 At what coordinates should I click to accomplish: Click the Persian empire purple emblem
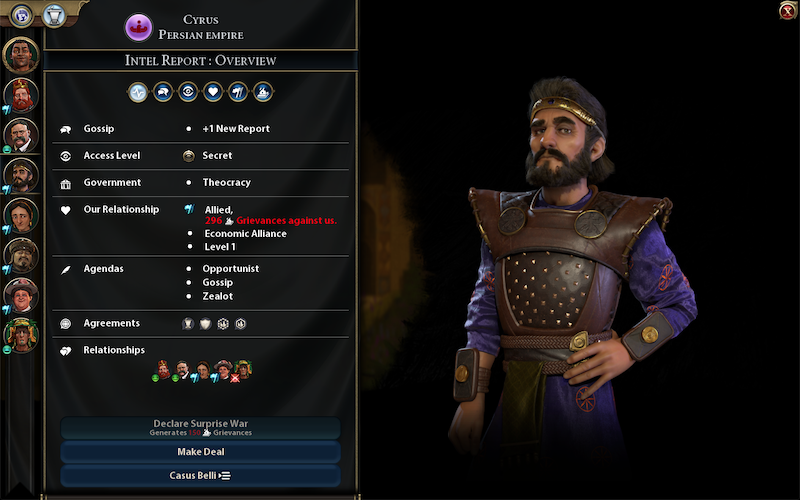click(138, 27)
